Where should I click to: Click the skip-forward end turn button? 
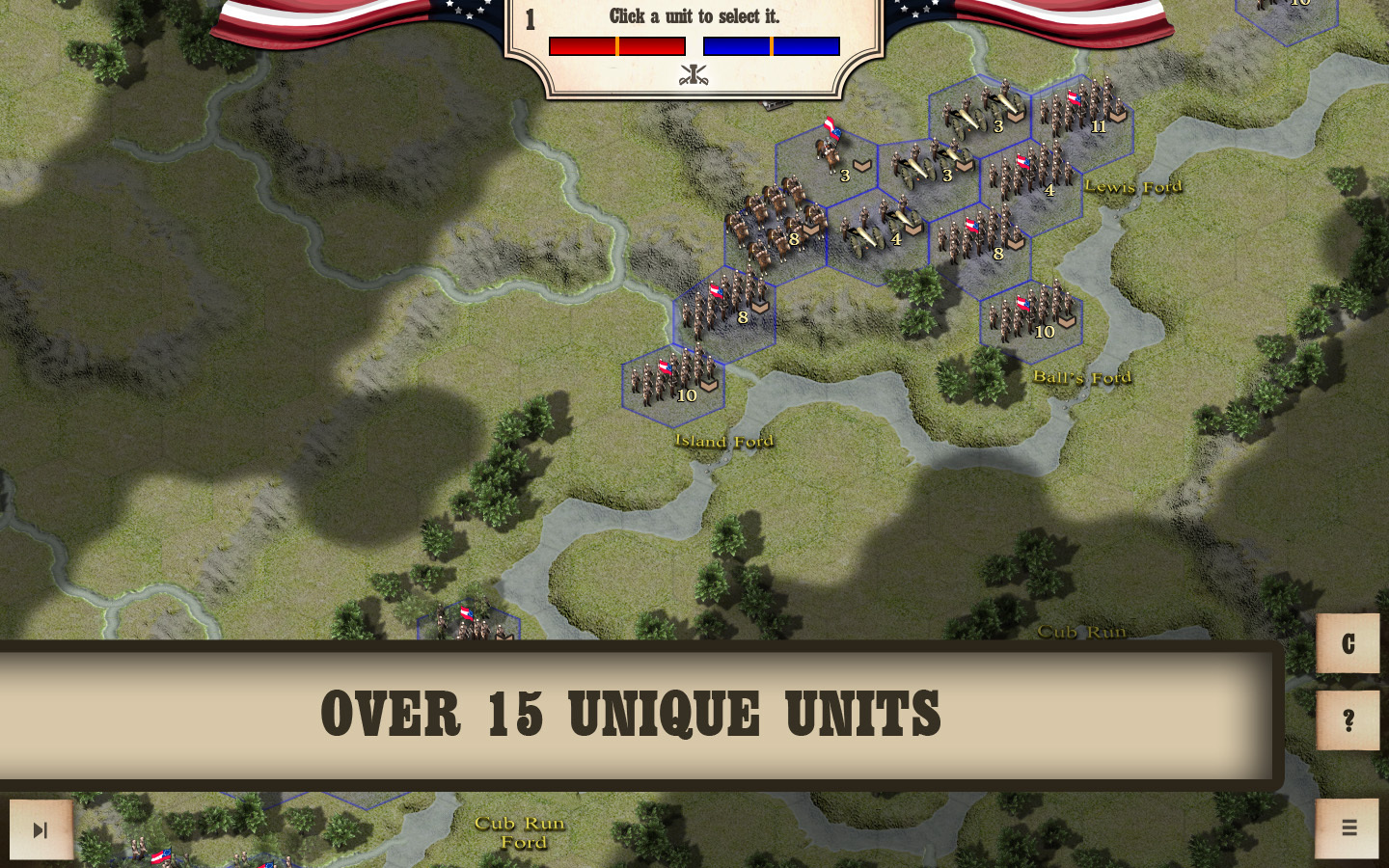click(x=41, y=829)
